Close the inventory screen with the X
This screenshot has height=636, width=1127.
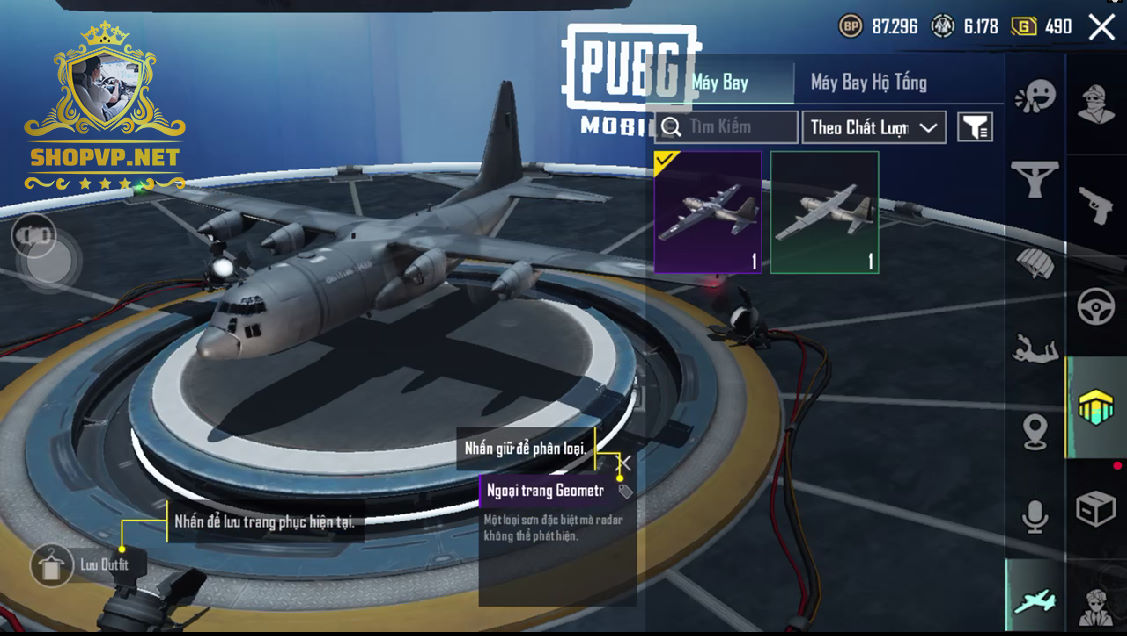pos(1101,27)
